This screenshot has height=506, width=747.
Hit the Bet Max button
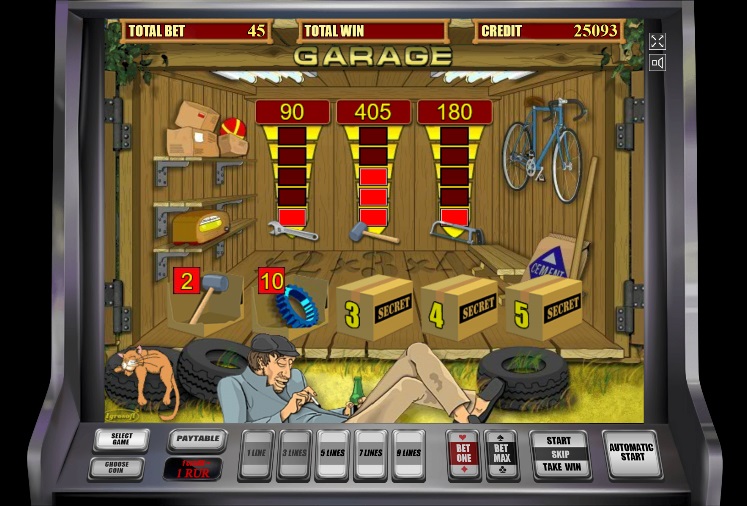(501, 453)
